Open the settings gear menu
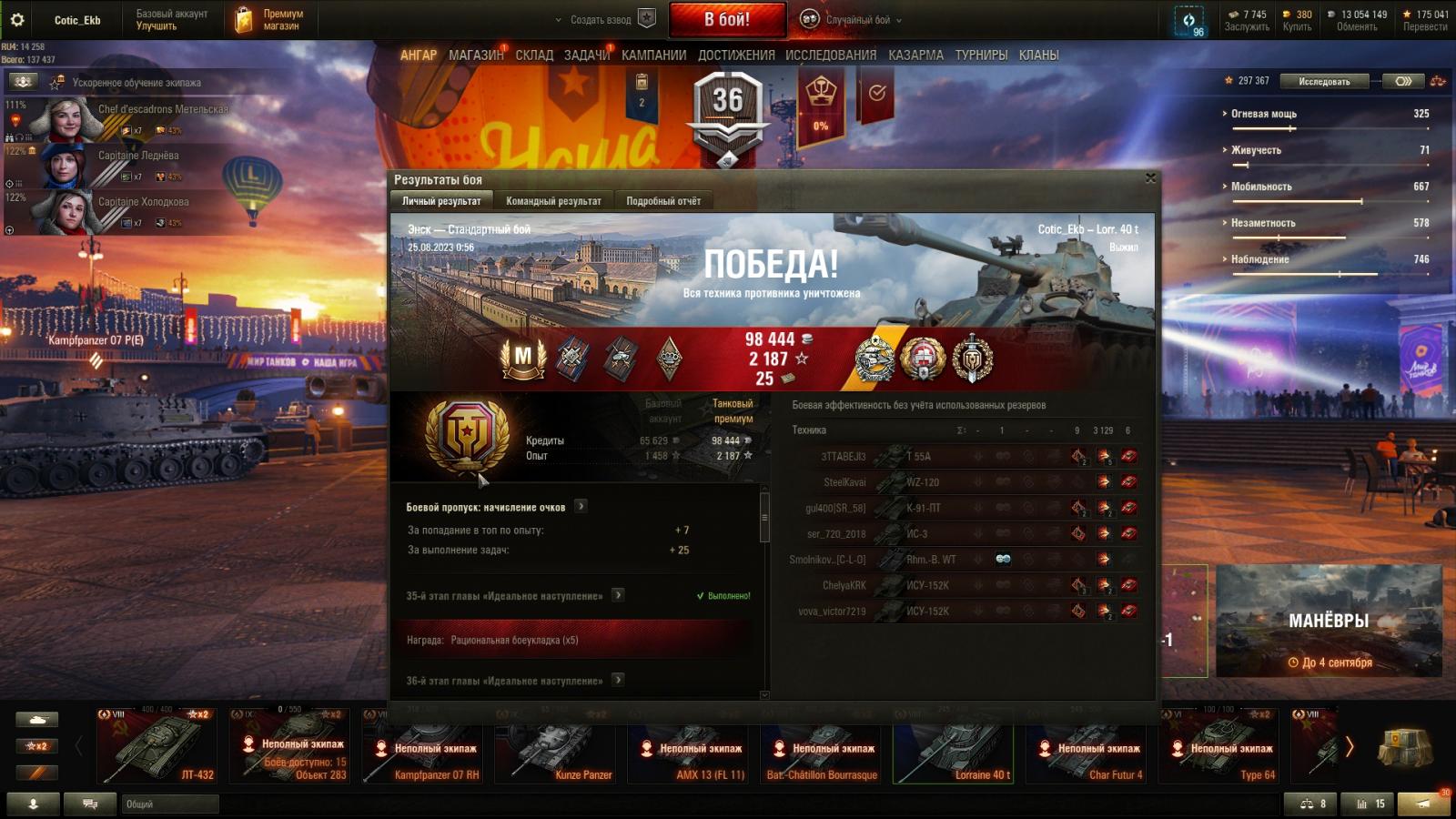1456x819 pixels. click(17, 19)
